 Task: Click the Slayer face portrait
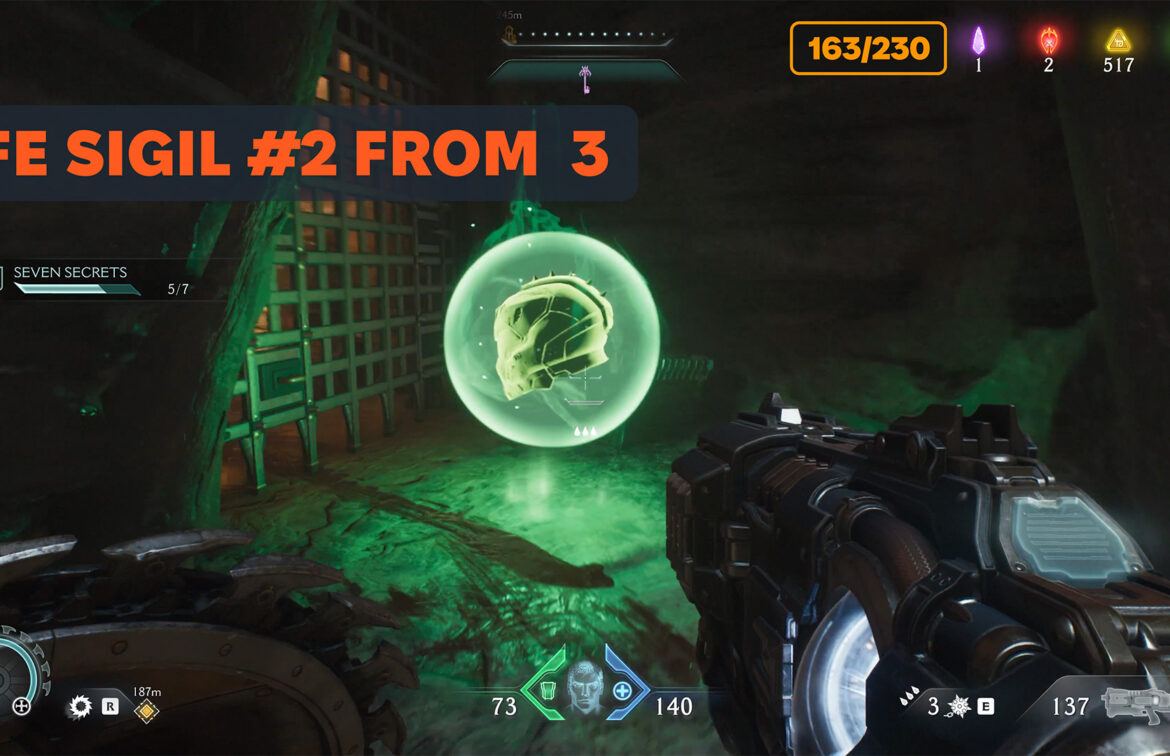585,687
